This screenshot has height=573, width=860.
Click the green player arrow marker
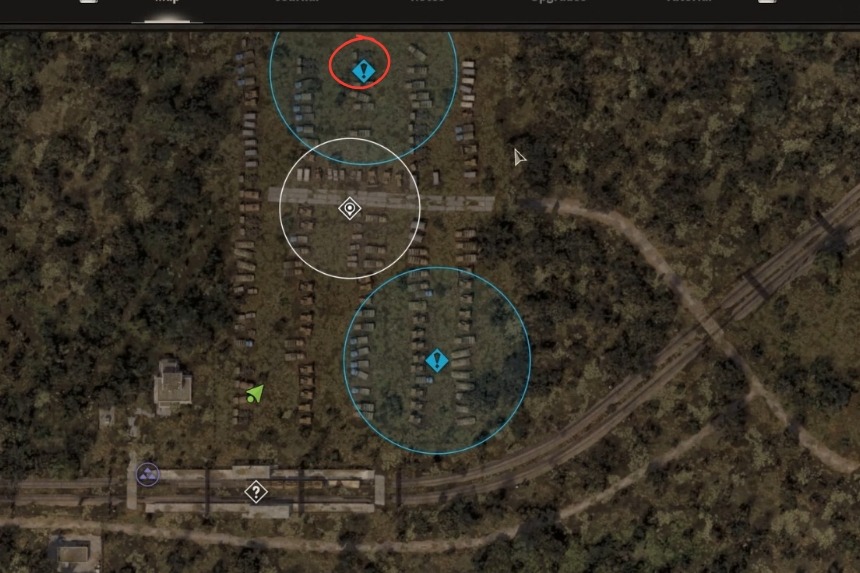[255, 393]
